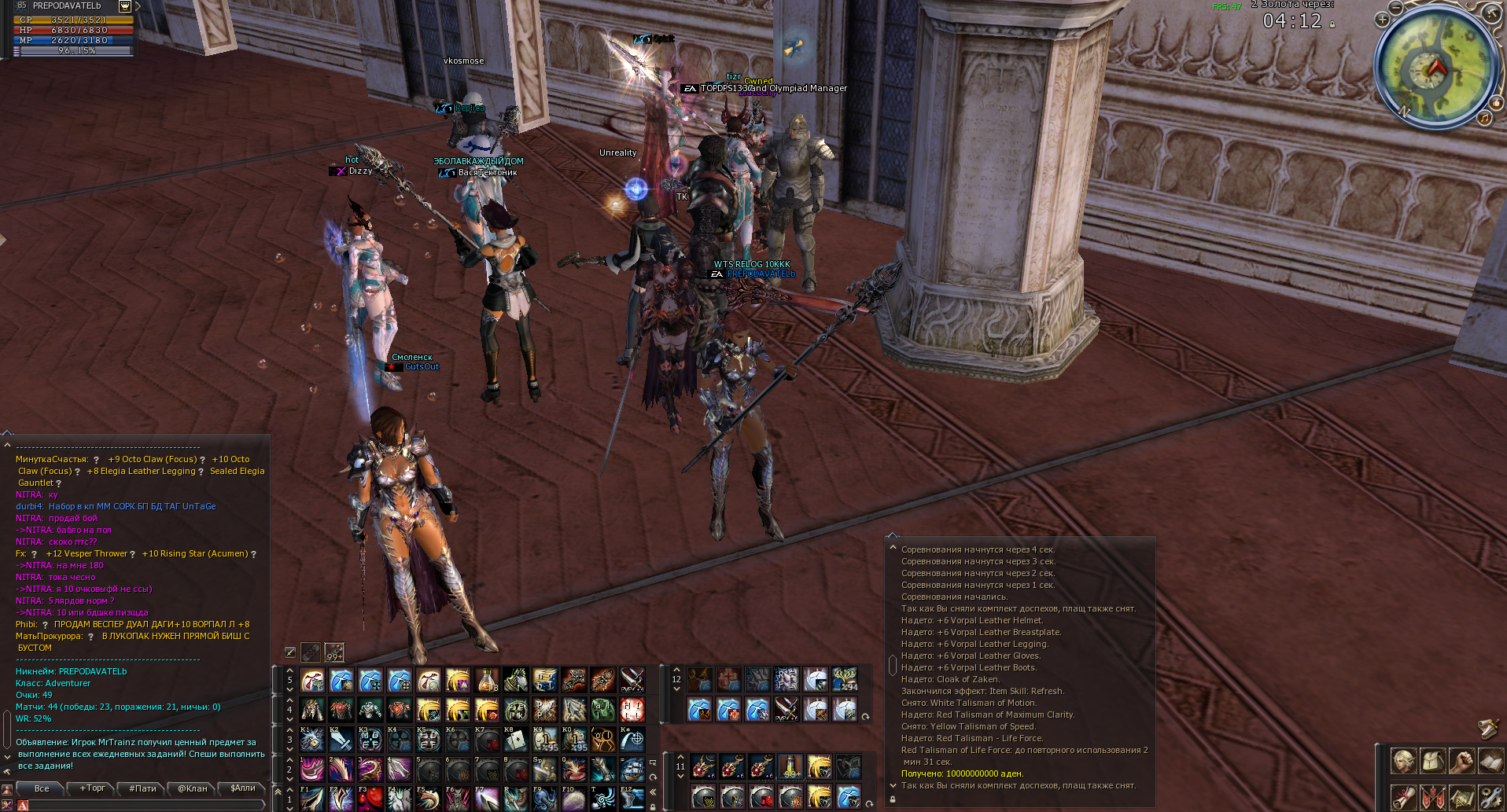Open the inventory backpack icon
1507x812 pixels.
[x=1433, y=761]
